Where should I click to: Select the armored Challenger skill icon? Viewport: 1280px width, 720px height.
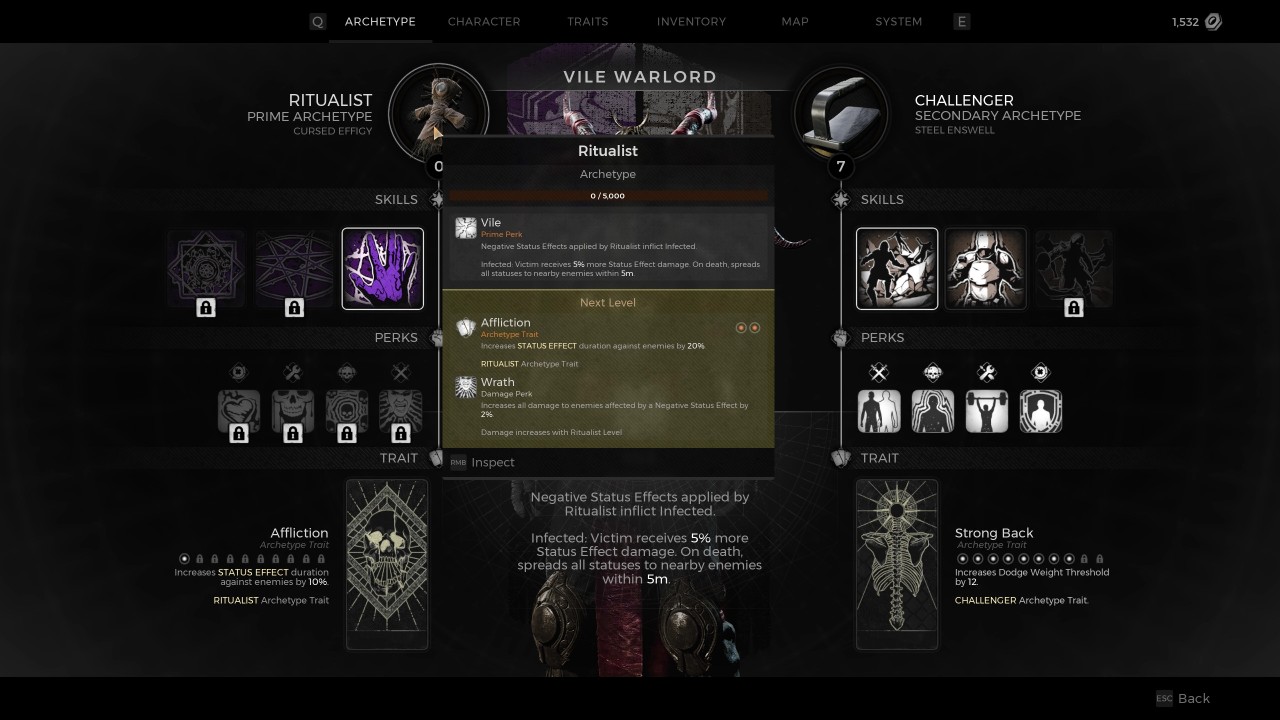pos(985,268)
